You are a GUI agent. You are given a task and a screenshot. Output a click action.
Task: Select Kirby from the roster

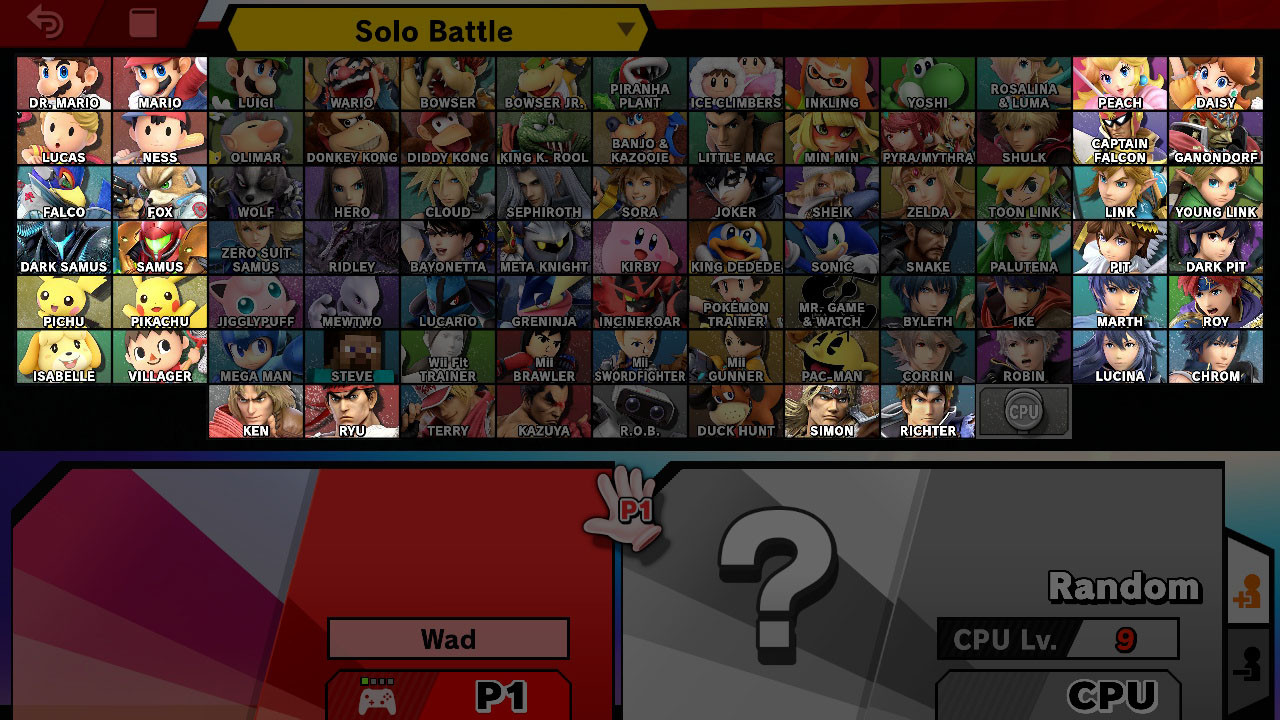point(639,245)
